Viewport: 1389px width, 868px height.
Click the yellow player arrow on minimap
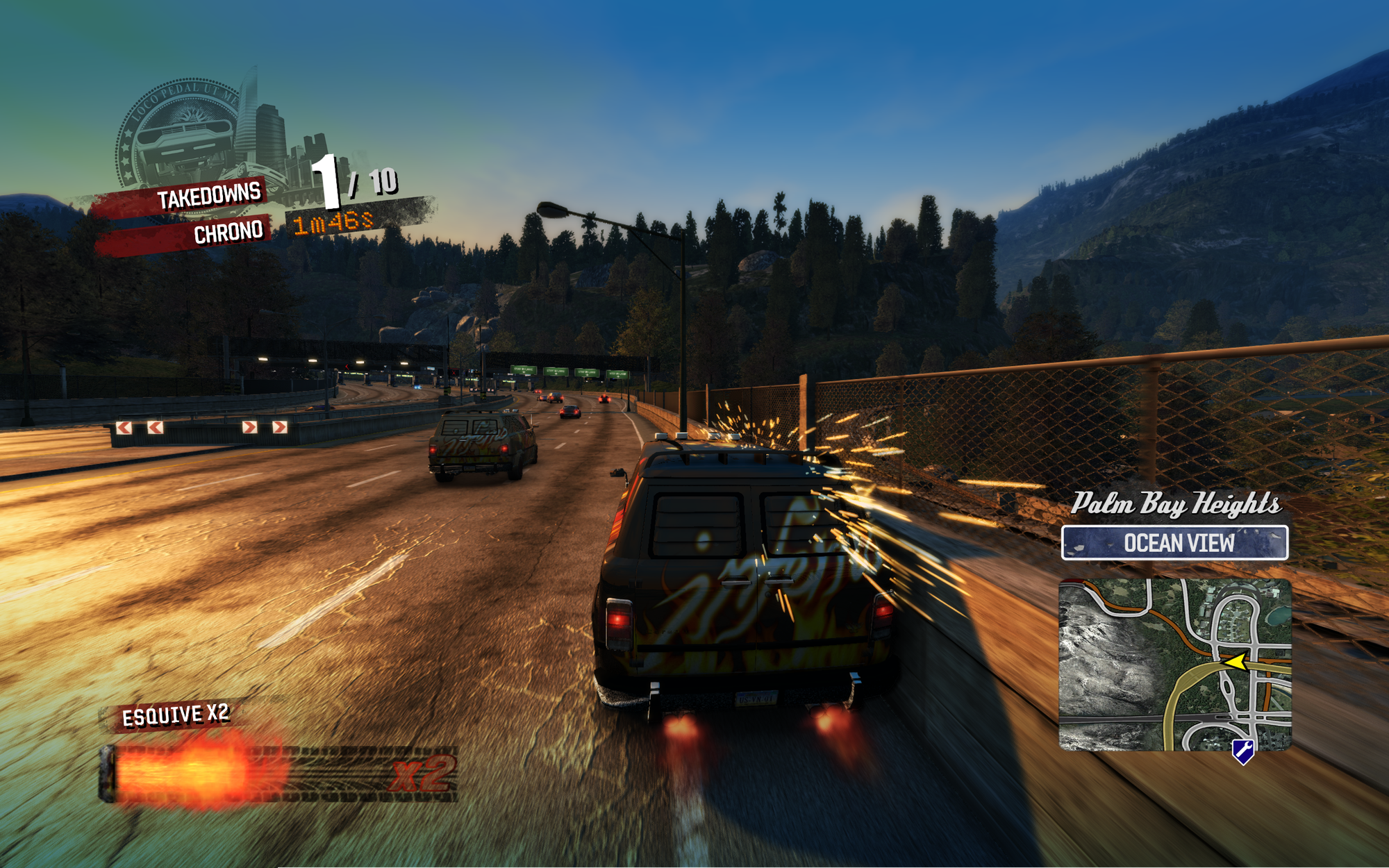(x=1235, y=662)
